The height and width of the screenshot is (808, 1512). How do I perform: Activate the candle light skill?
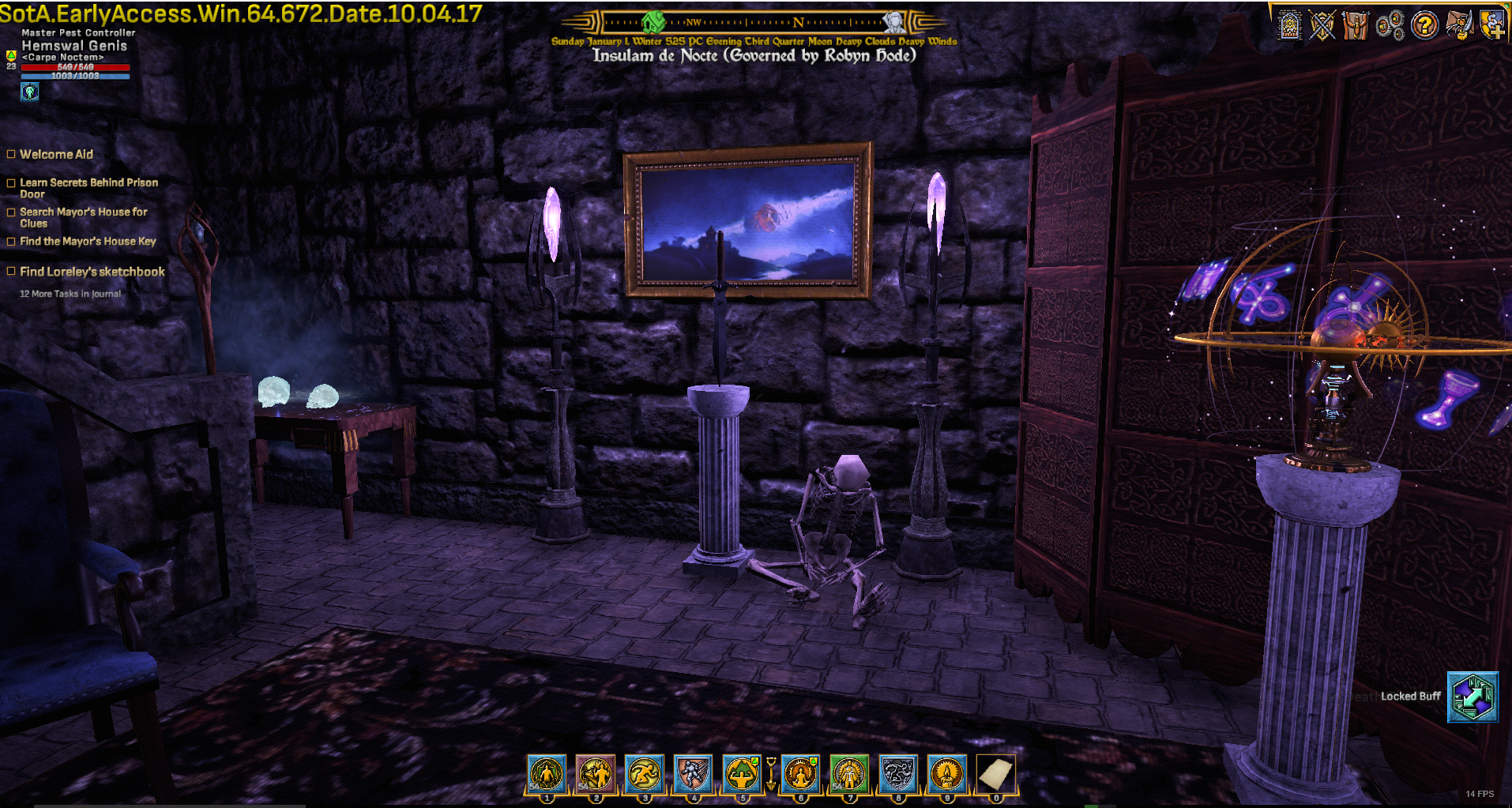946,773
